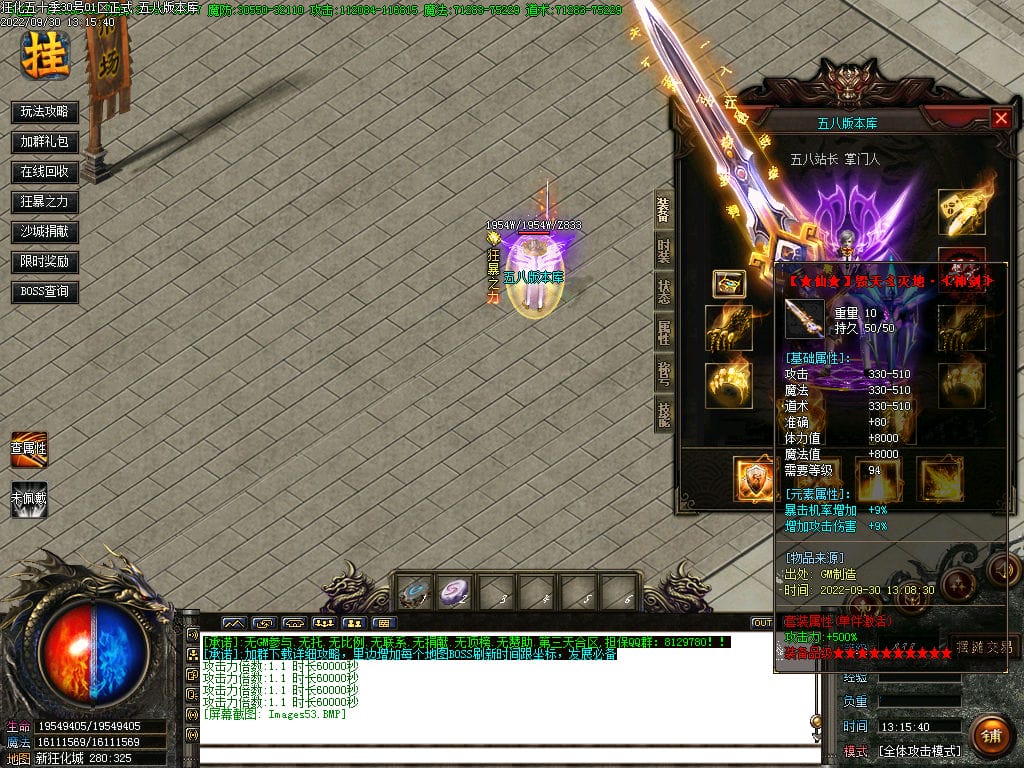Use the item in hotbar slot 2
The image size is (1024, 768).
(x=455, y=593)
